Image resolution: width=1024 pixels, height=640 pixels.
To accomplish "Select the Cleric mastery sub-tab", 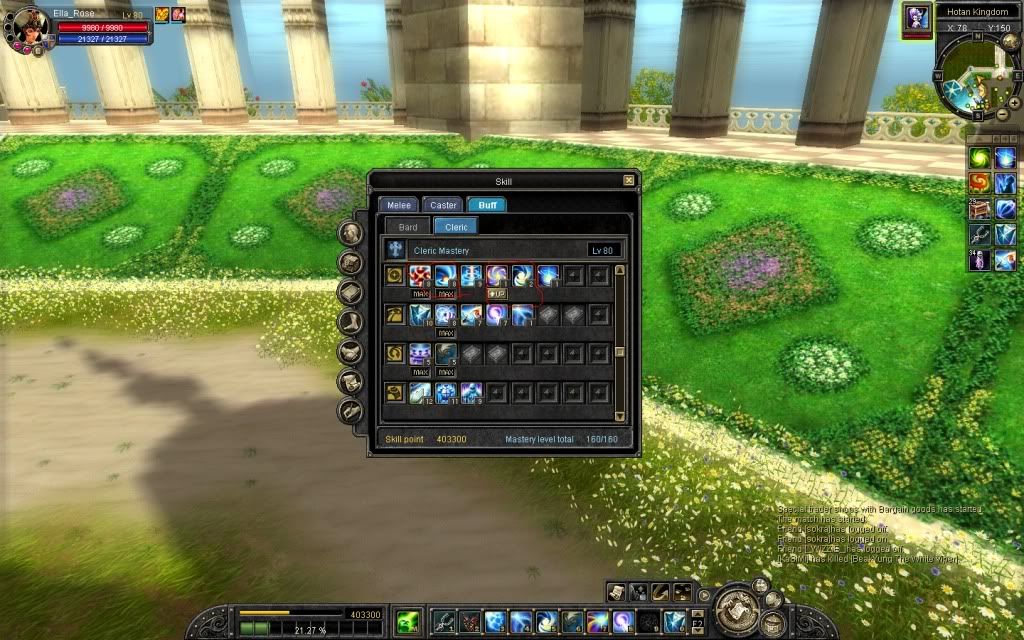I will click(x=456, y=227).
